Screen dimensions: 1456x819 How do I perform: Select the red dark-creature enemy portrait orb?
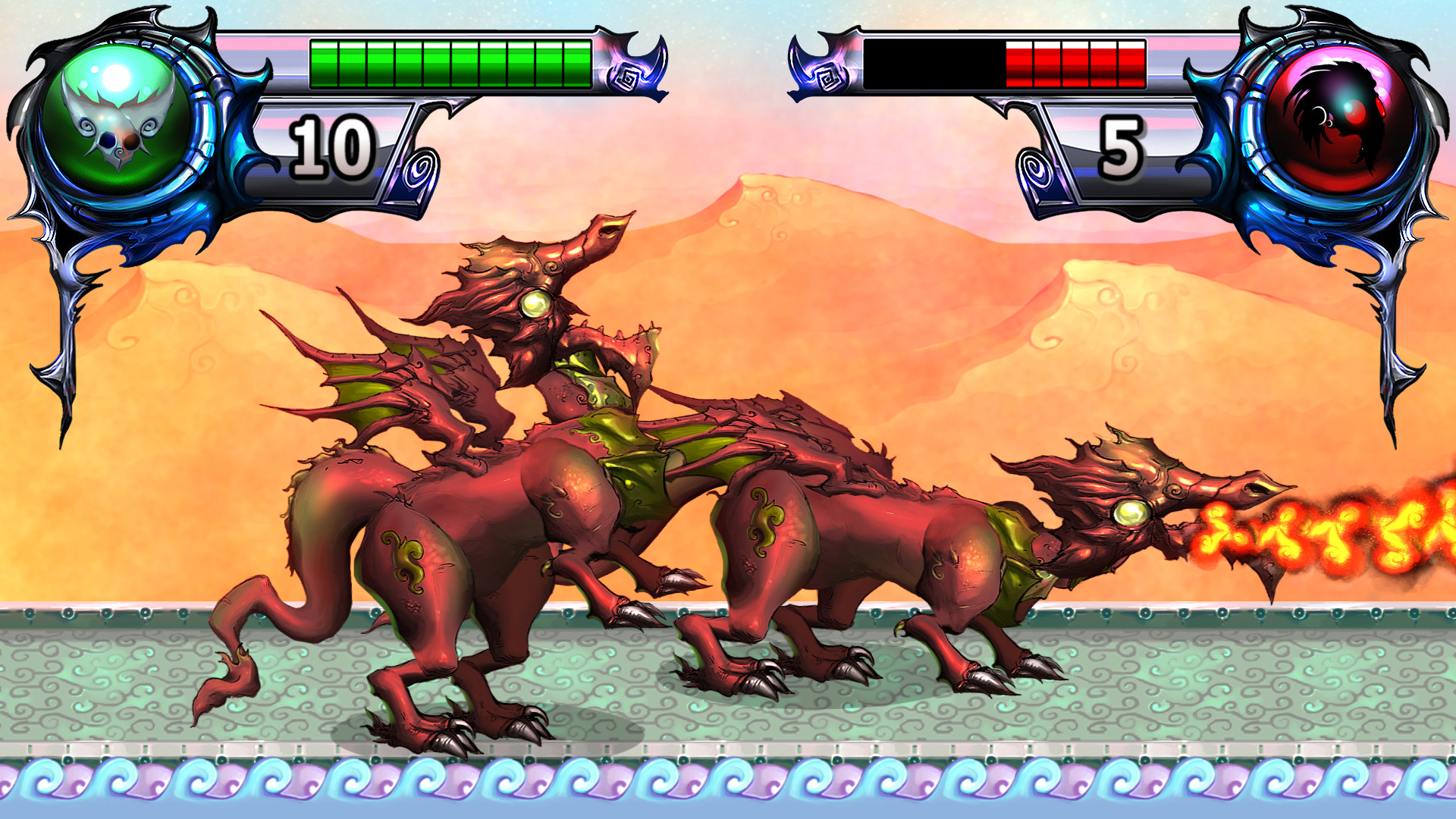coord(1338,119)
